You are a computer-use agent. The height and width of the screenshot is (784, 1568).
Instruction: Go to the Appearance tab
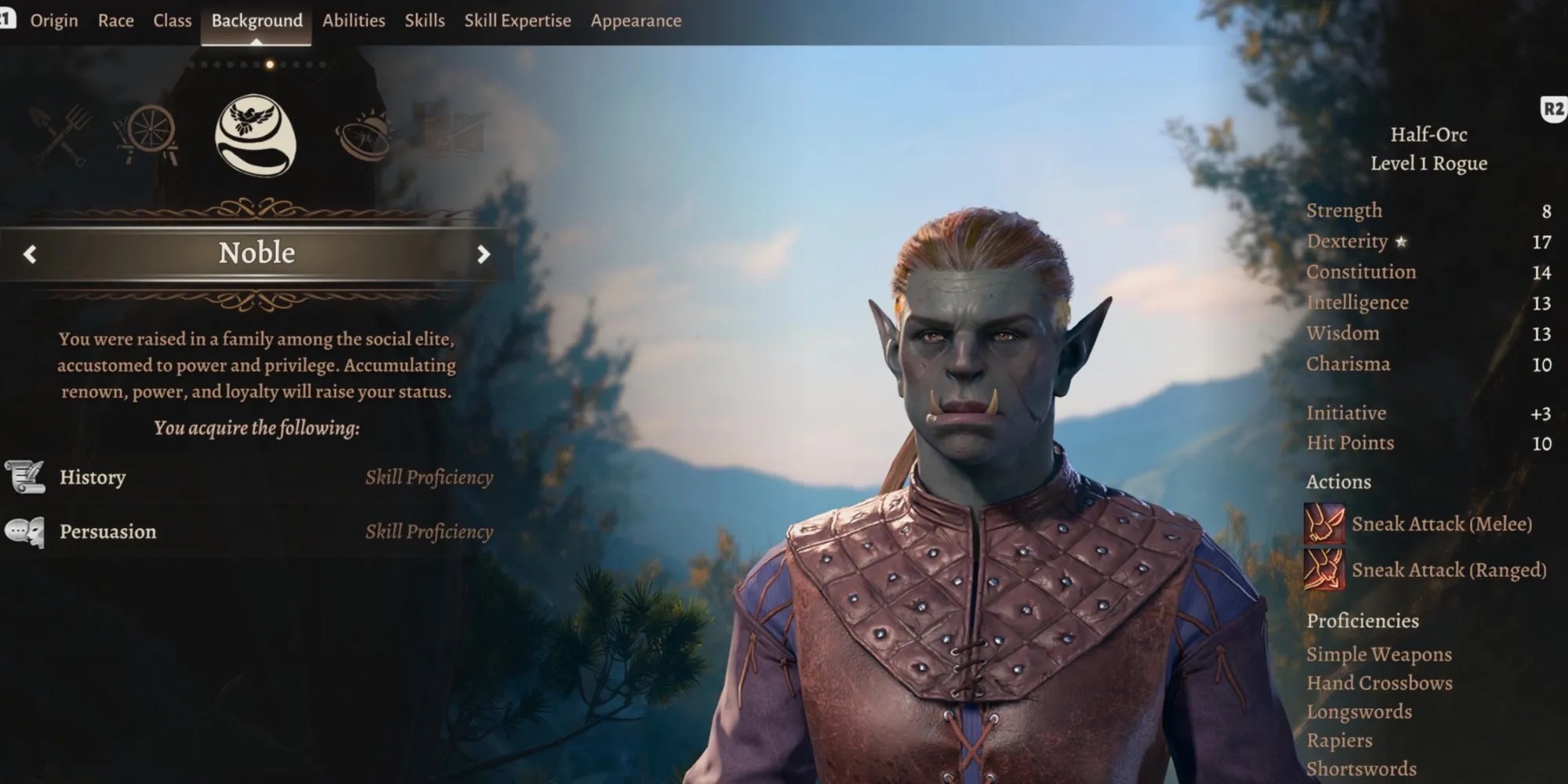pos(636,21)
